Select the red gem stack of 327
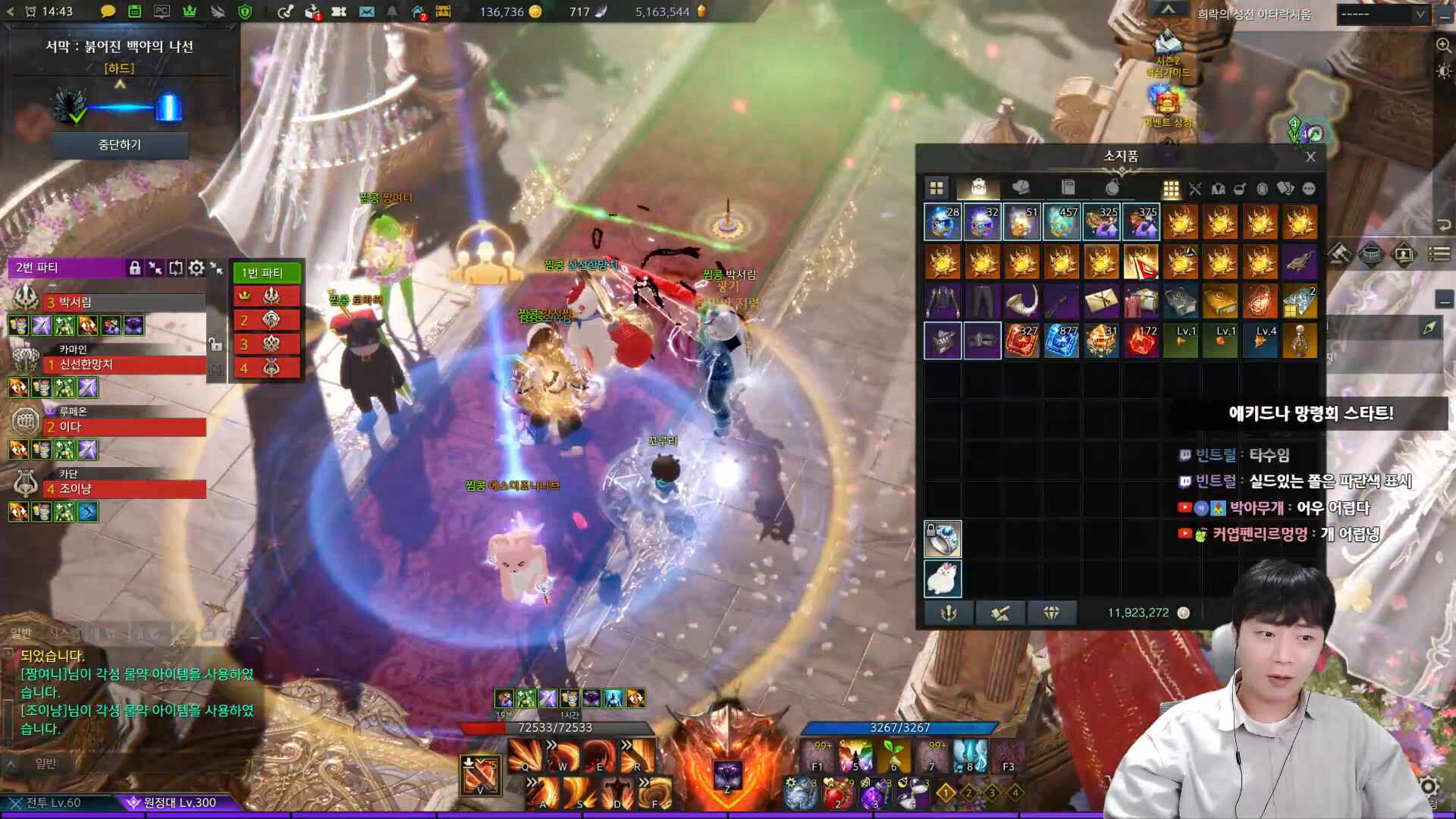1456x819 pixels. [1021, 340]
